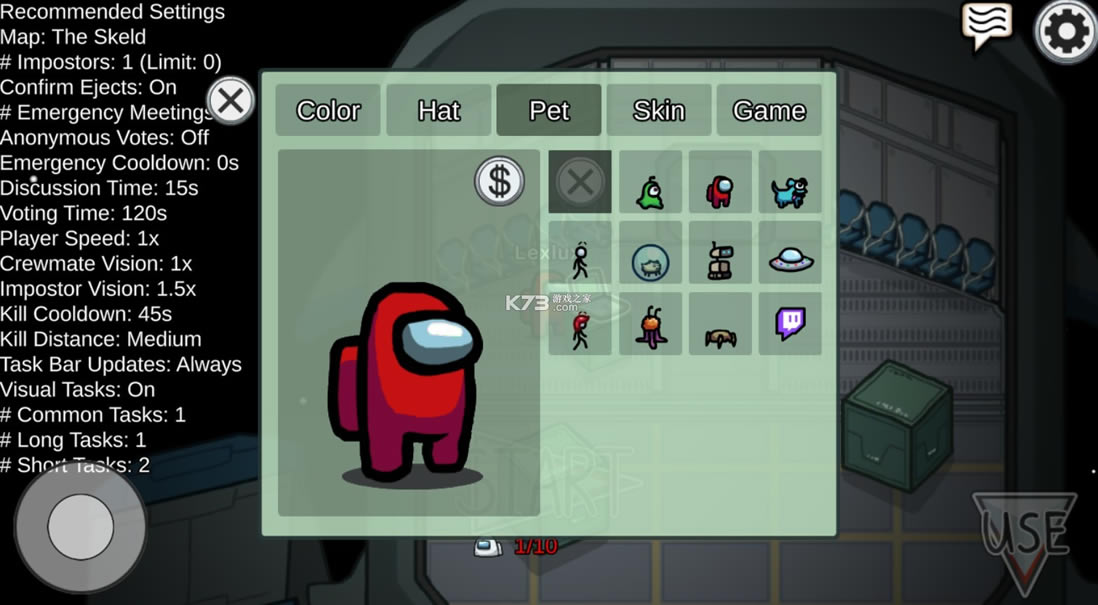Screen dimensions: 1098x605
Task: Switch to the Skin tab
Action: click(x=659, y=110)
